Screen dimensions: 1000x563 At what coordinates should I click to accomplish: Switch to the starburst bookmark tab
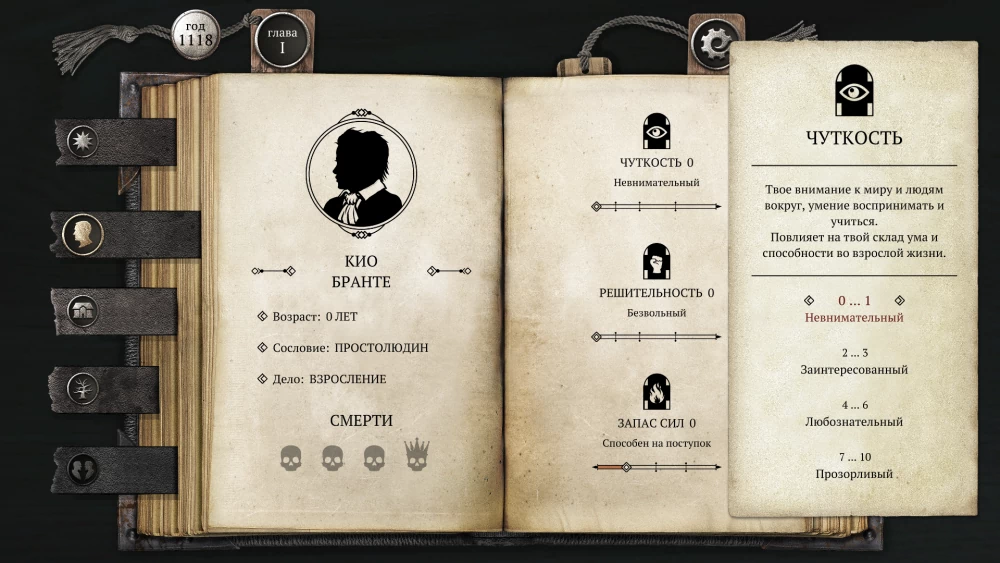[83, 141]
